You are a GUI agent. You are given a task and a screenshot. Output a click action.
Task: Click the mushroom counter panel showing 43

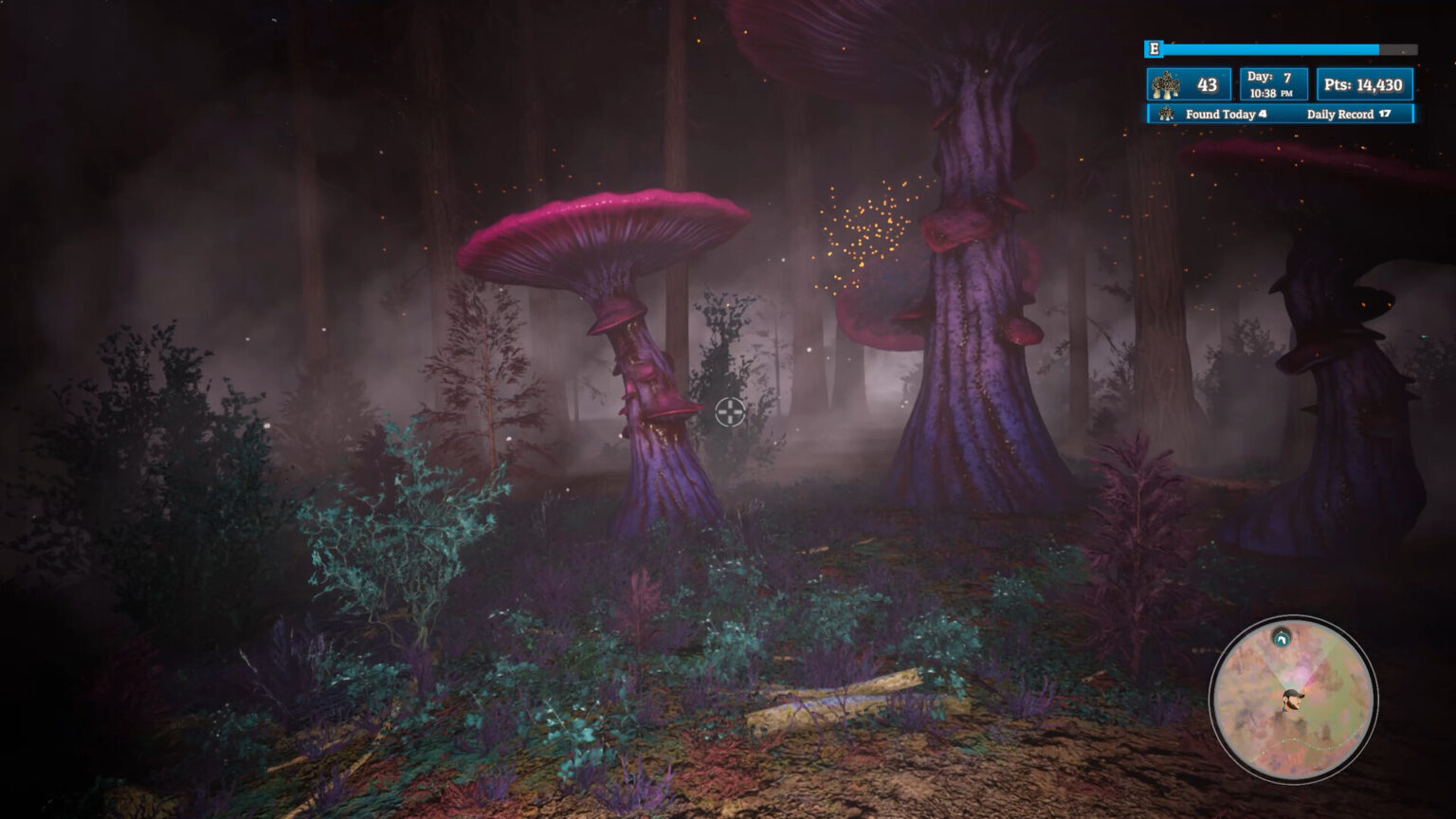pyautogui.click(x=1188, y=83)
